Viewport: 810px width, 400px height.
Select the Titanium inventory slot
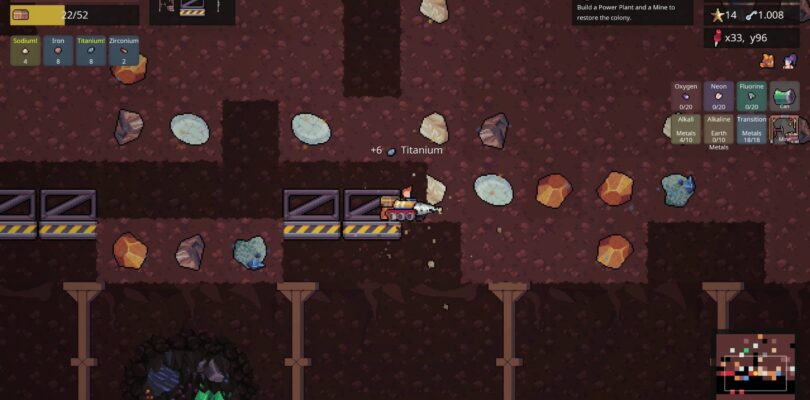91,51
